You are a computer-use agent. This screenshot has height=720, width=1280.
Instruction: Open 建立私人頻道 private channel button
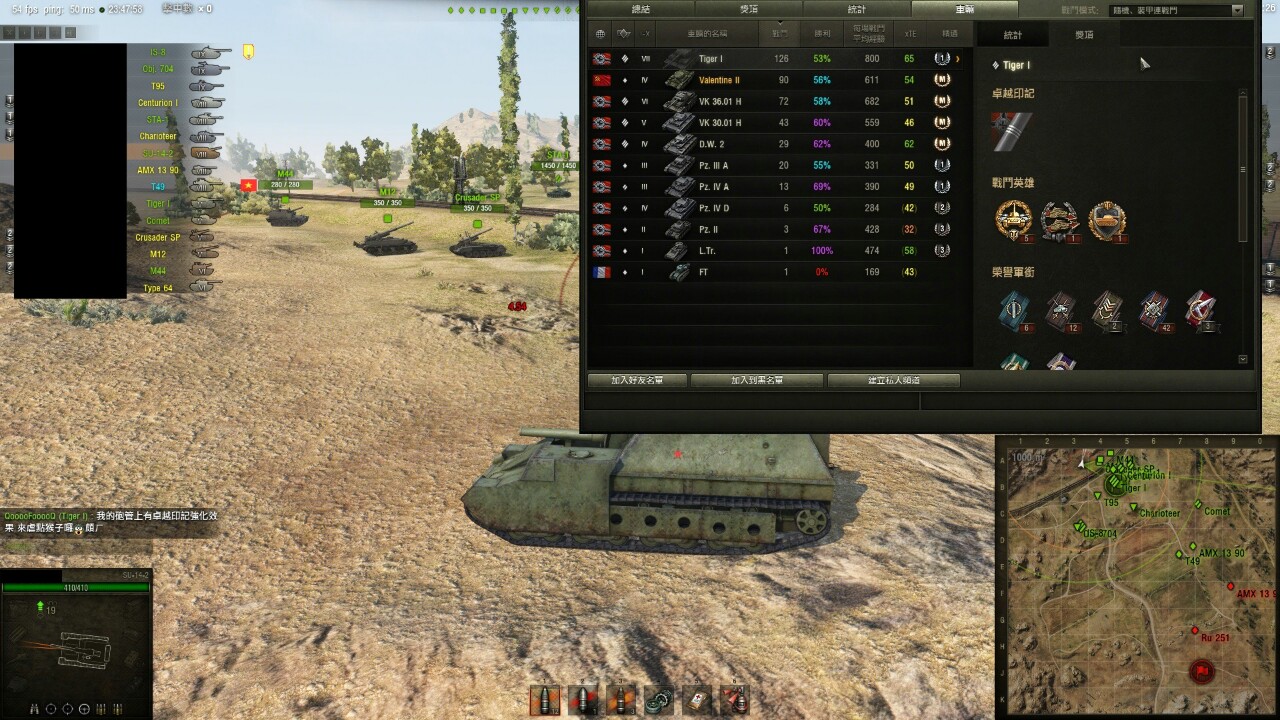[x=894, y=381]
